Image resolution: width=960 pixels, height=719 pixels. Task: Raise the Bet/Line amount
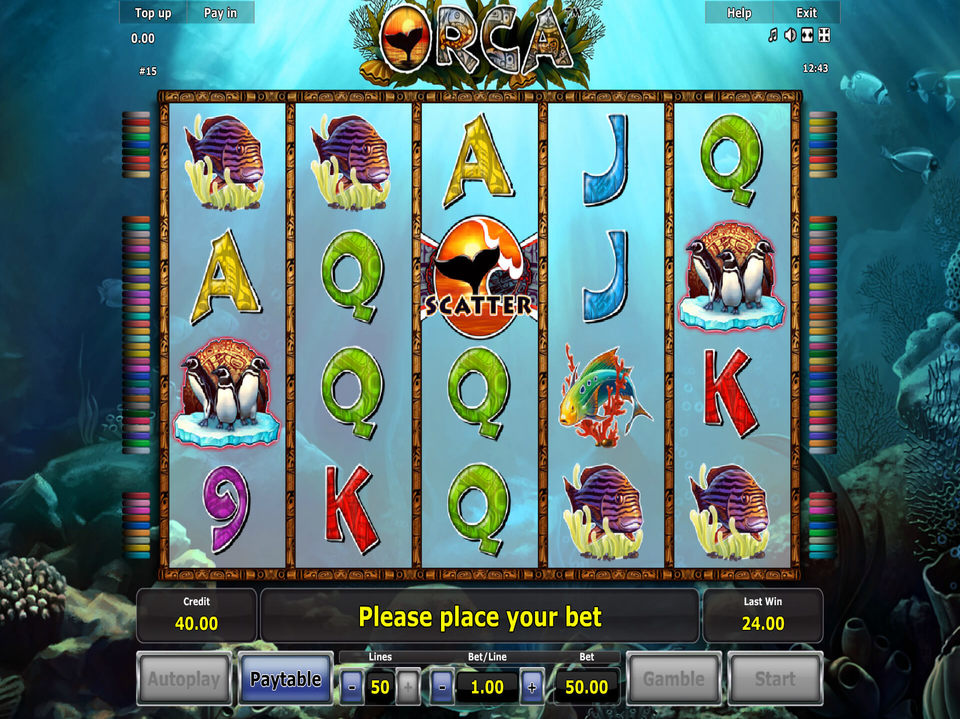[x=532, y=687]
